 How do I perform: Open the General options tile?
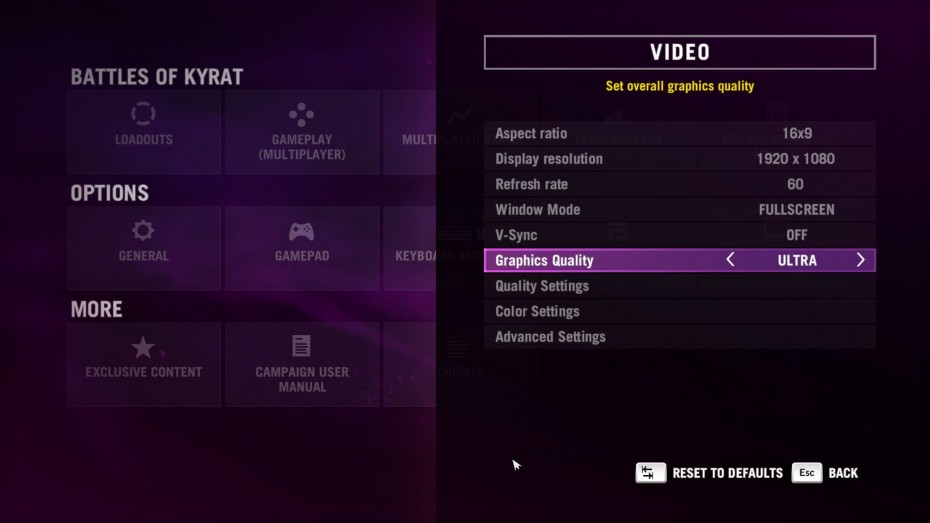click(144, 247)
